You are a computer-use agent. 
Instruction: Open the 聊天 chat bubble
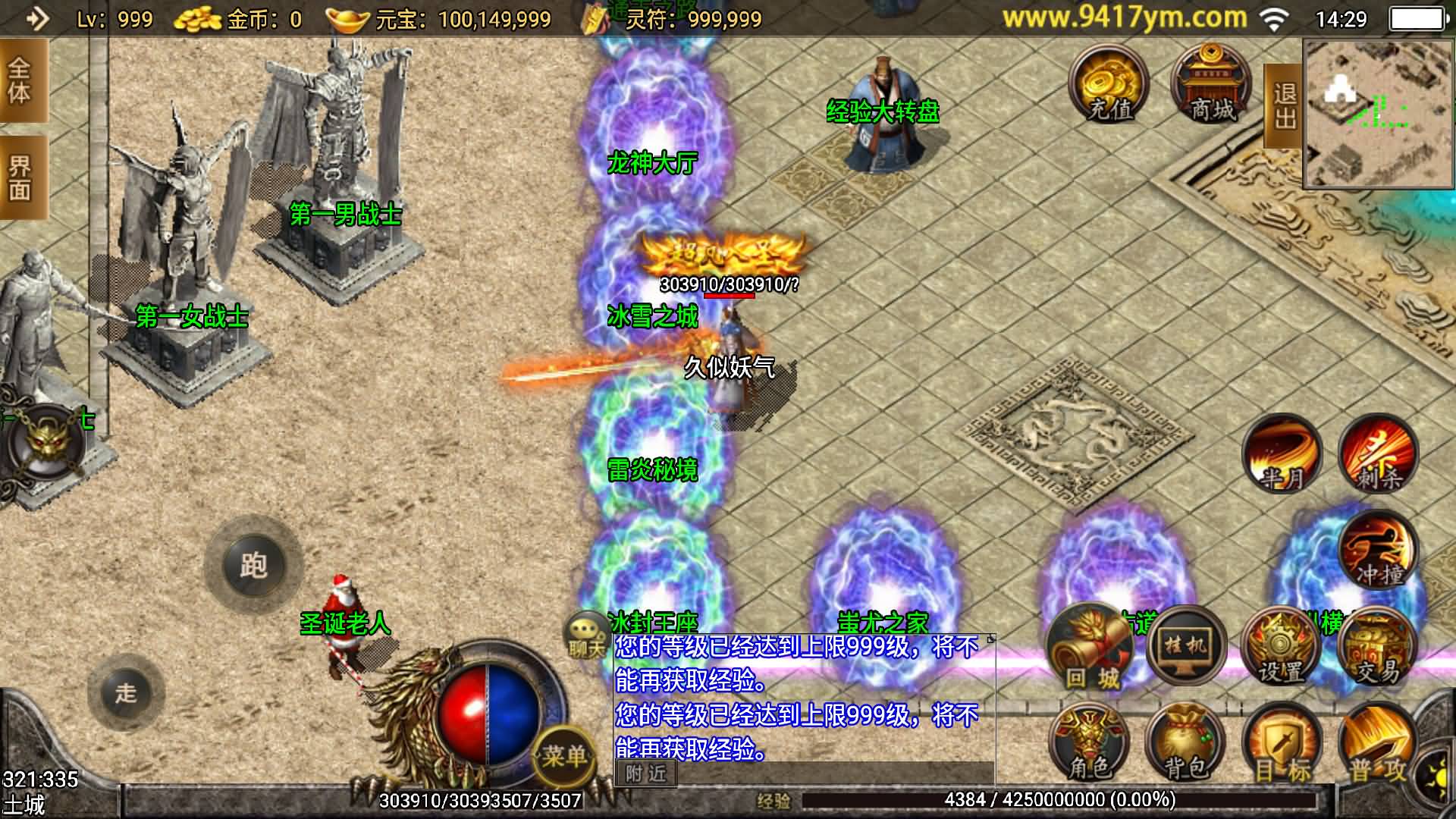click(x=586, y=635)
